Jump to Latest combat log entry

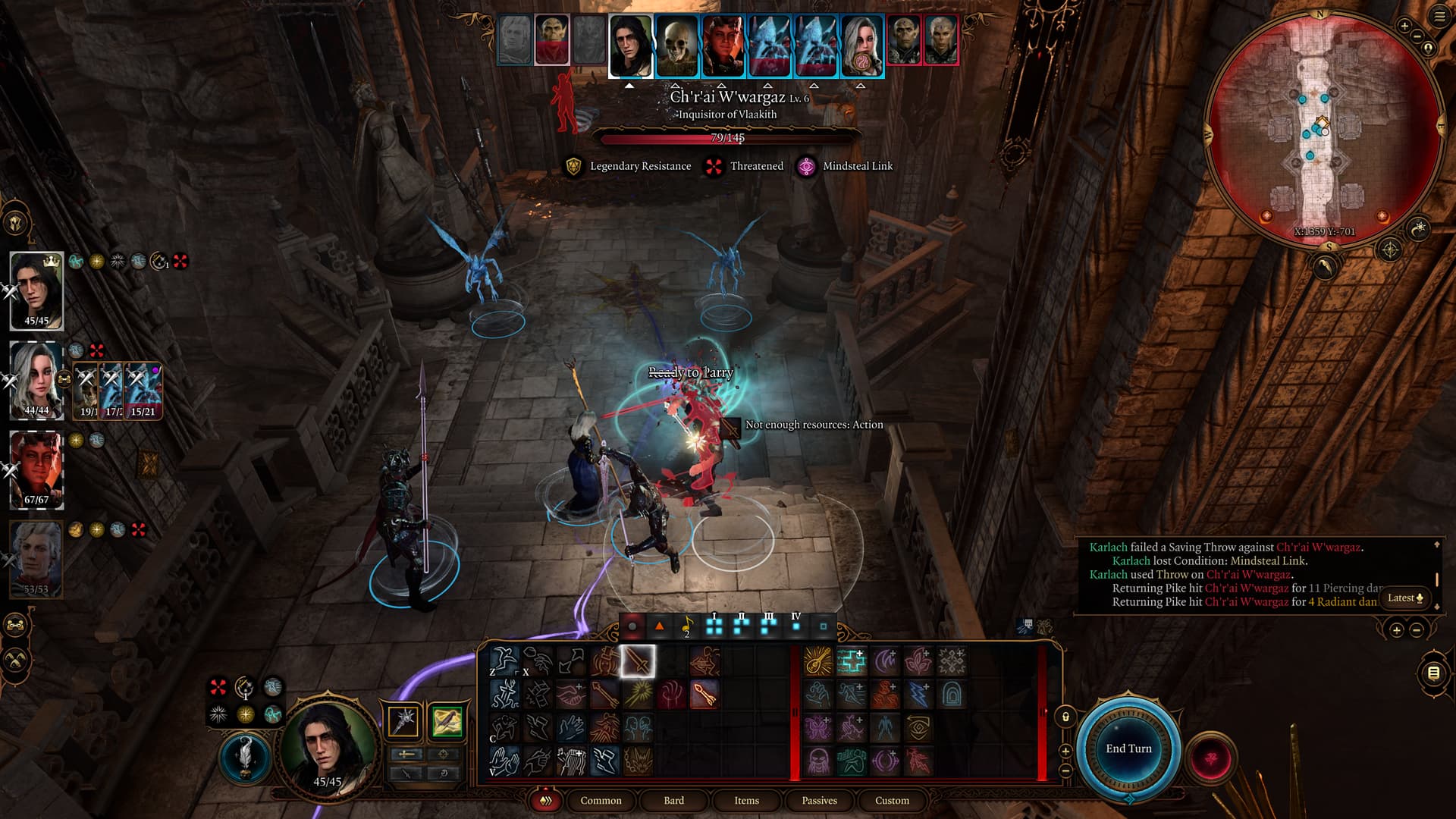click(x=1405, y=598)
